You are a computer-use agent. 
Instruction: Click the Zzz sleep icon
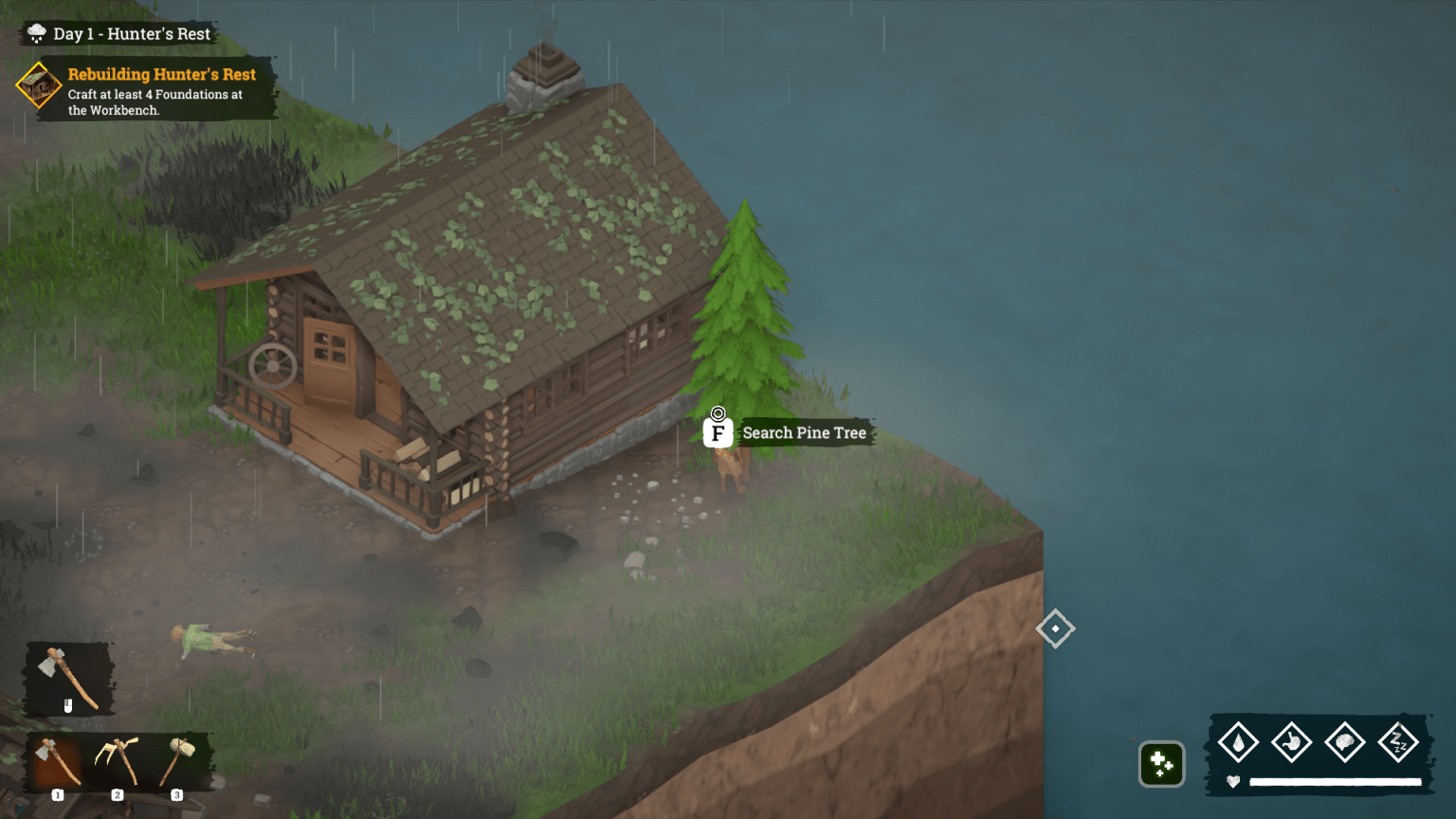click(1397, 742)
